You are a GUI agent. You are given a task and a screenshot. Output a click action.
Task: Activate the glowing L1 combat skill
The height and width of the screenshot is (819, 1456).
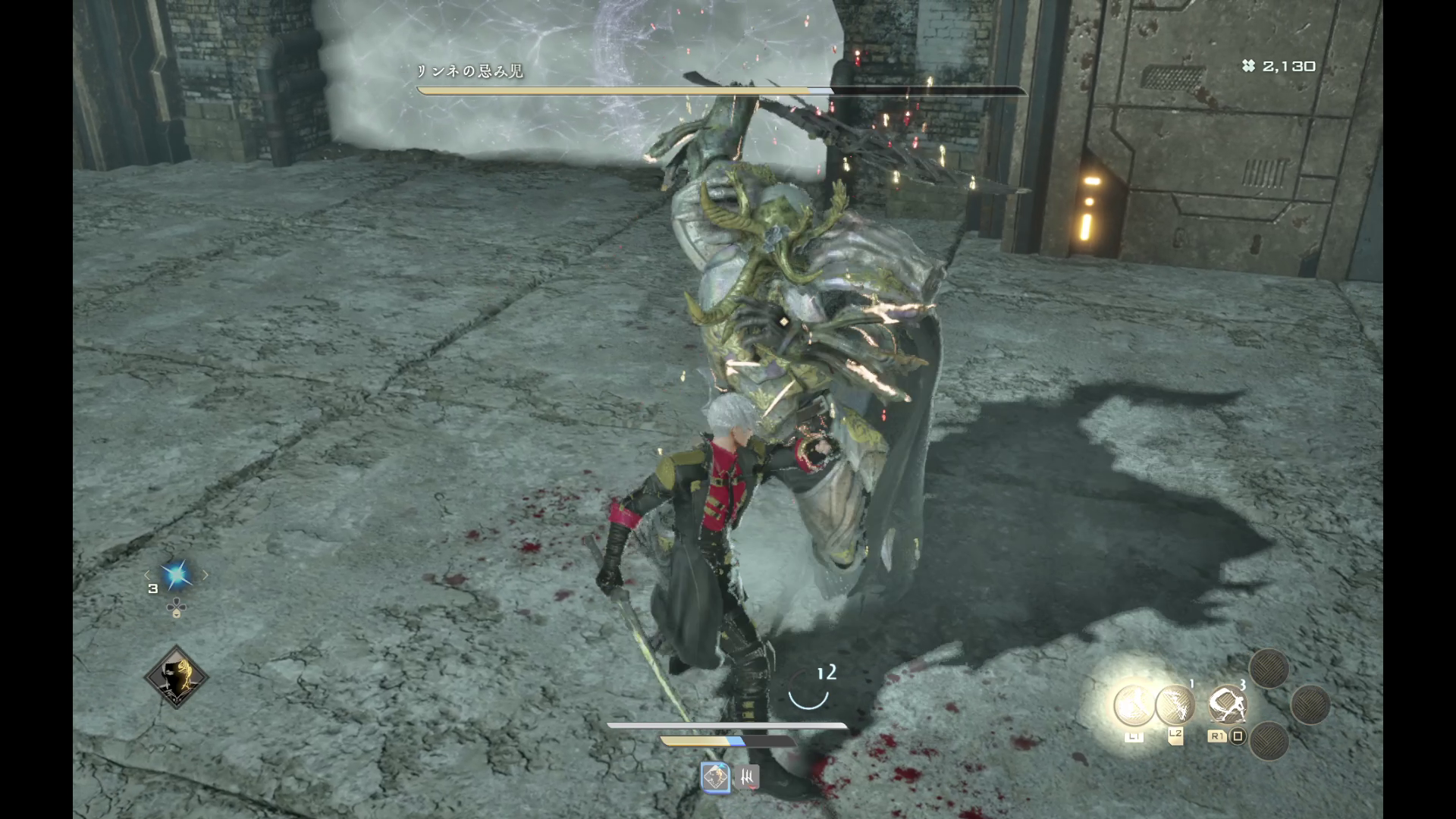1134,705
